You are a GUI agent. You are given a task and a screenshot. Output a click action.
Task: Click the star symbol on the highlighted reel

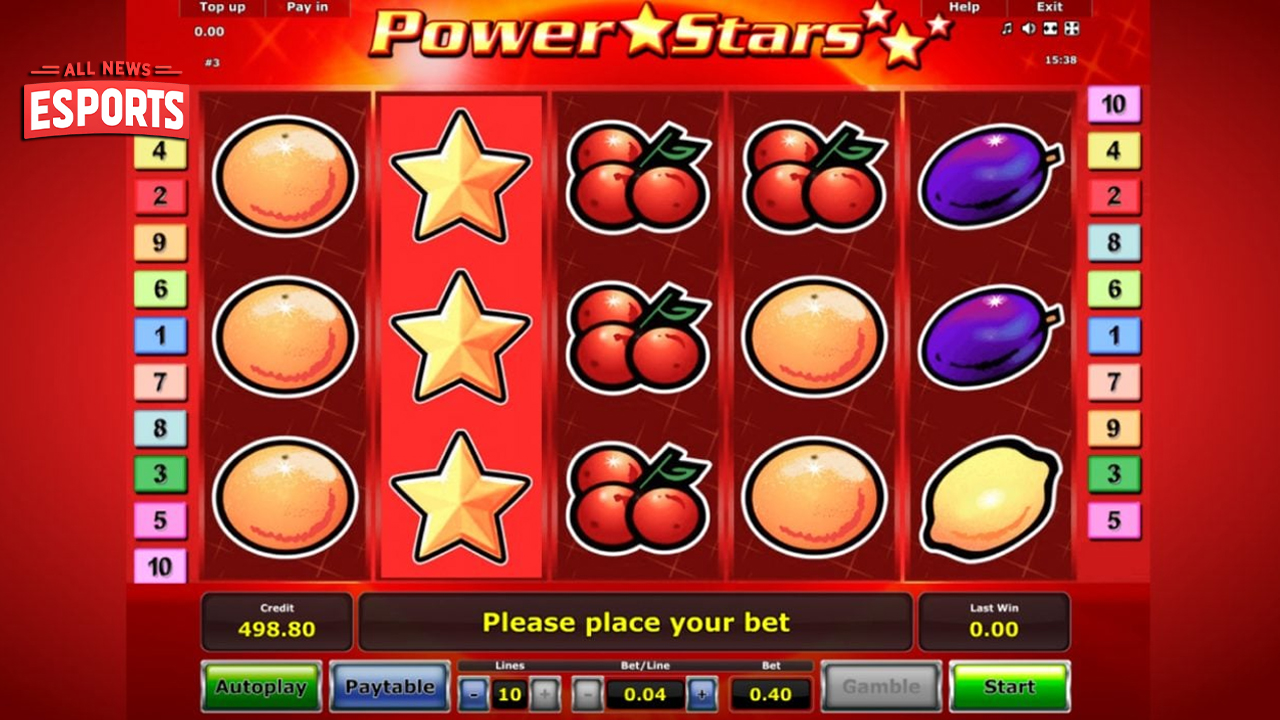coord(462,337)
